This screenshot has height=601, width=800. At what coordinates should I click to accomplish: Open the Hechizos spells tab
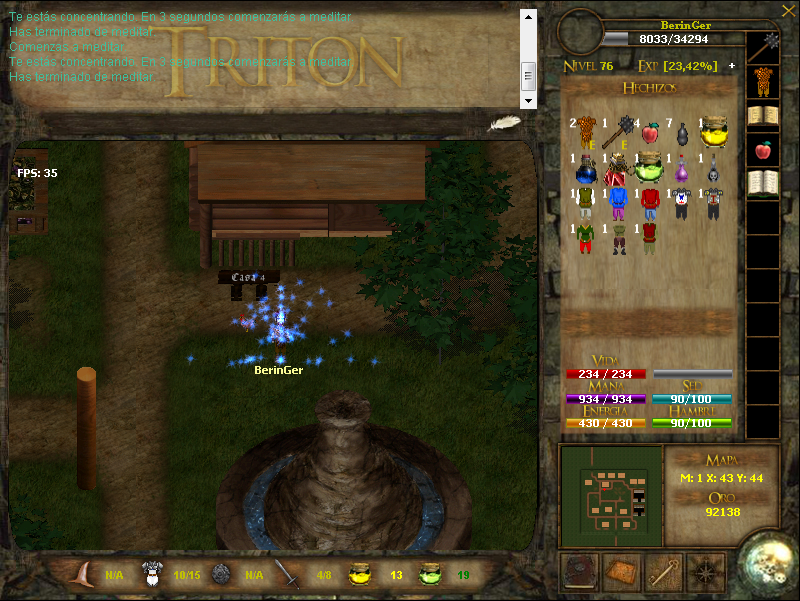649,88
